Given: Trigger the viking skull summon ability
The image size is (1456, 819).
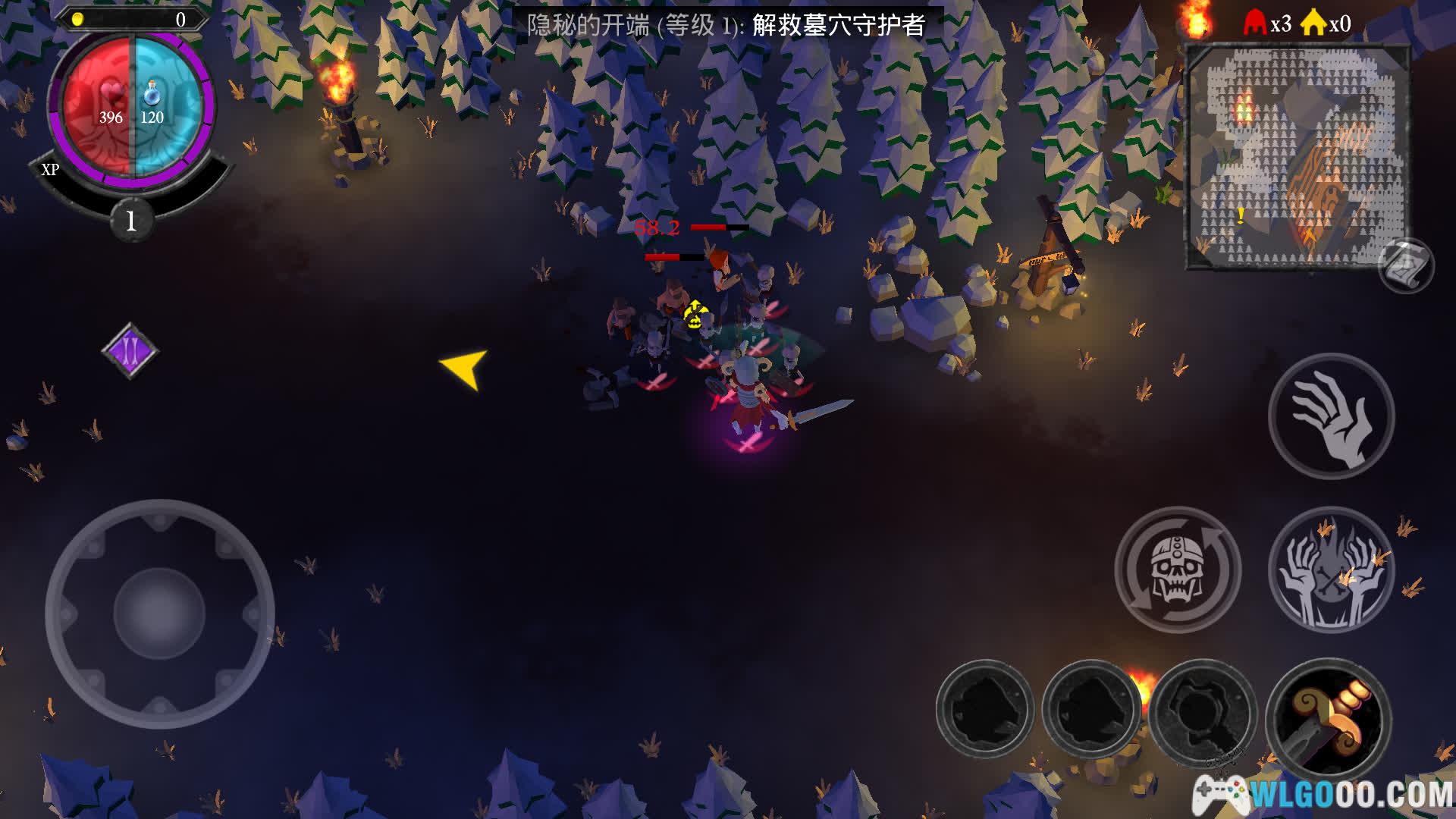Looking at the screenshot, I should coord(1178,570).
